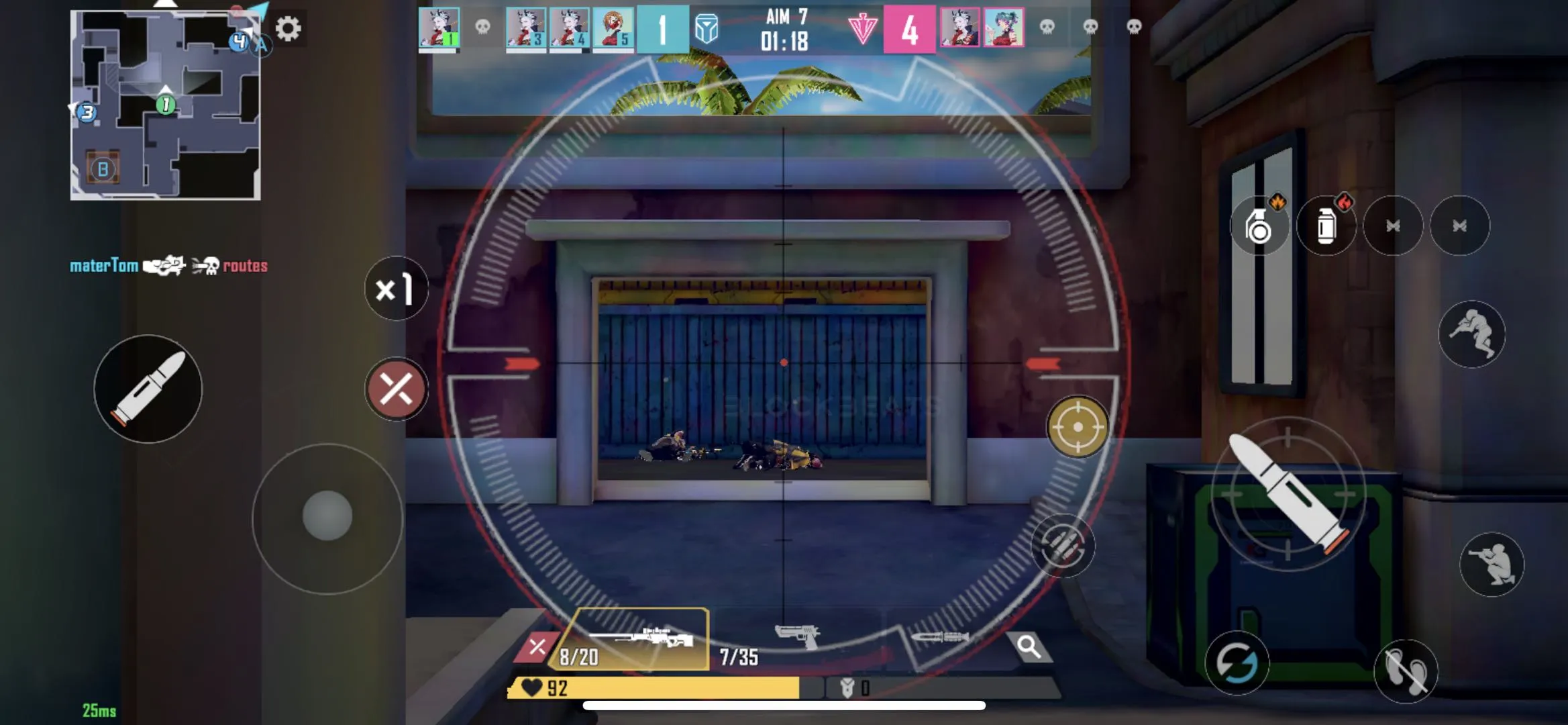Tap the small red X beside the sniper slot
1568x725 pixels.
(x=536, y=647)
